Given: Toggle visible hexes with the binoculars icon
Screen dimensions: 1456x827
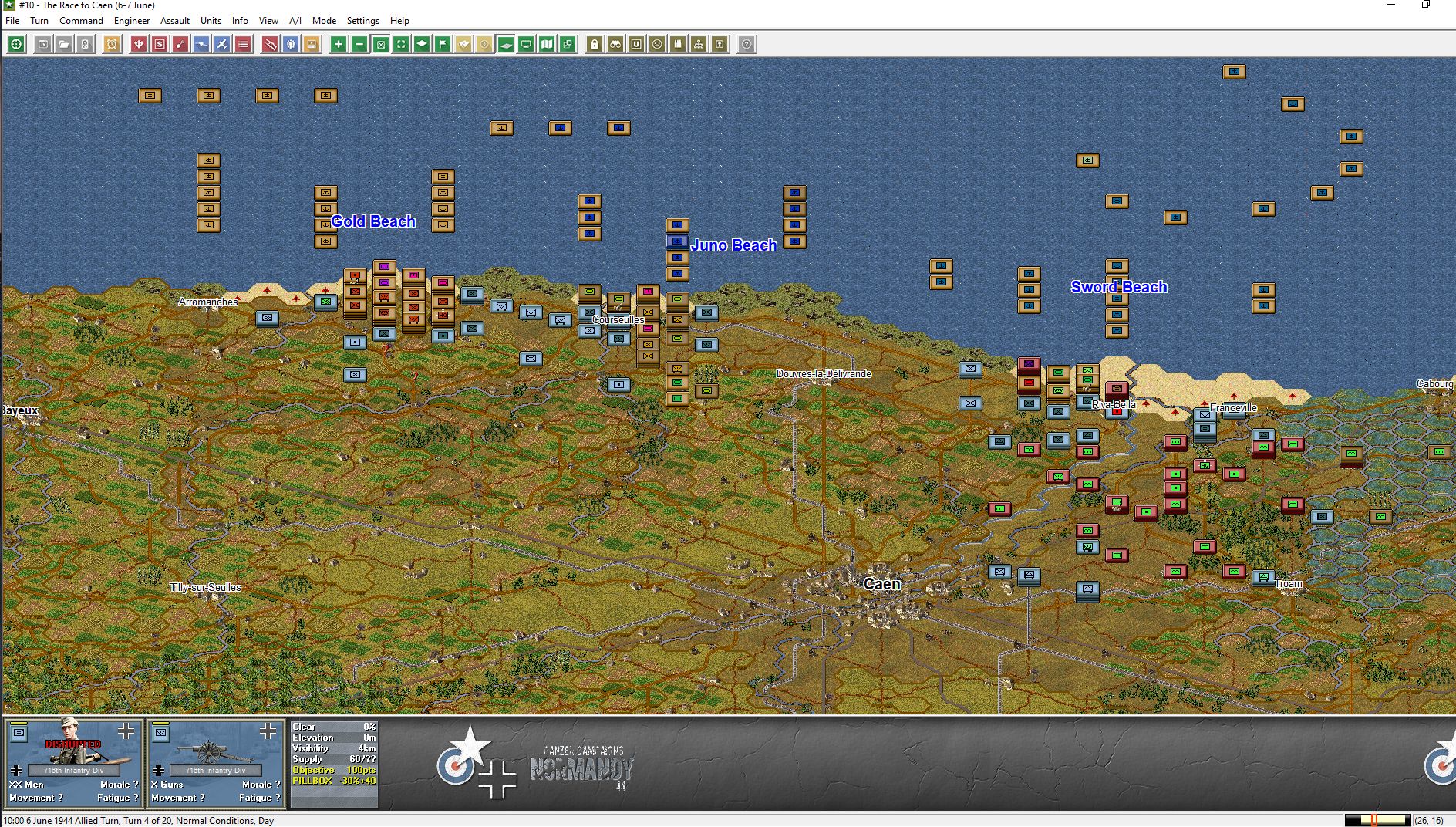Looking at the screenshot, I should pos(615,45).
